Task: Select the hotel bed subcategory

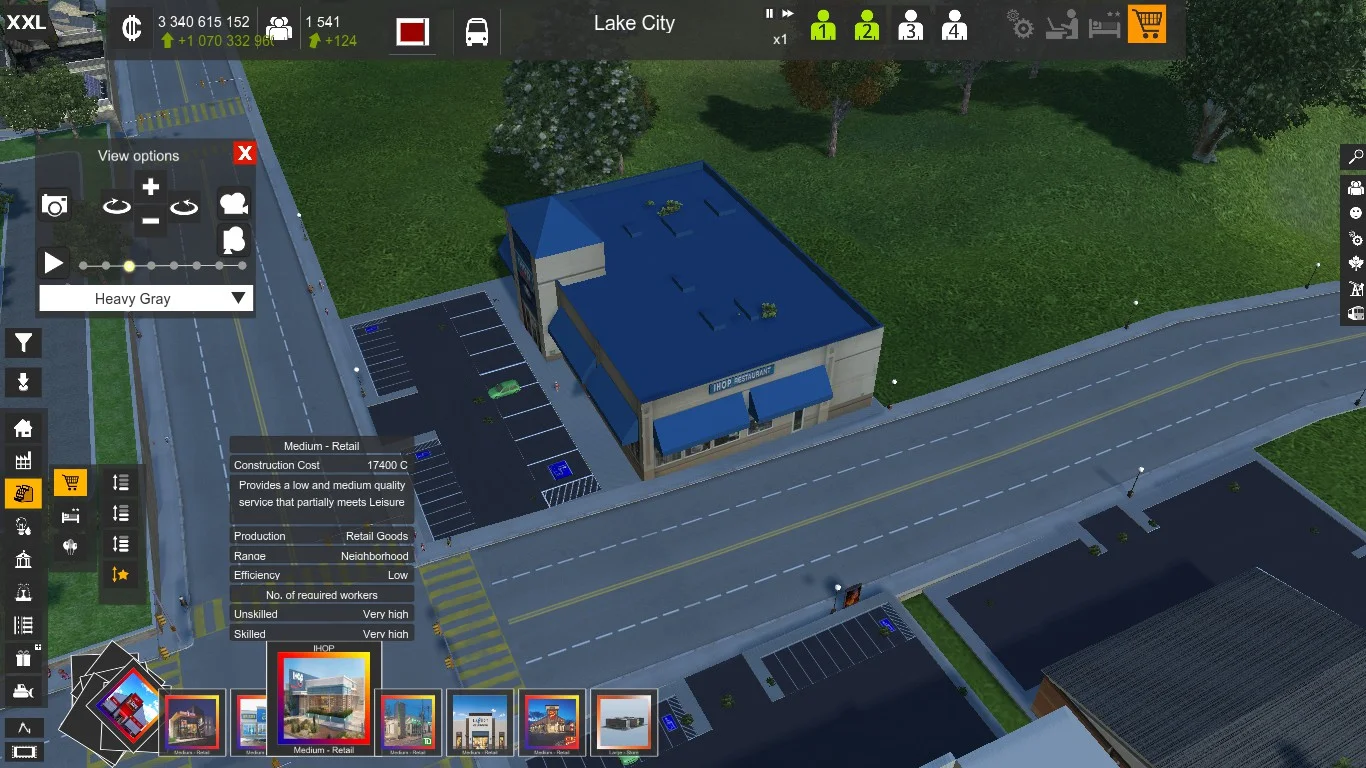Action: (x=70, y=516)
